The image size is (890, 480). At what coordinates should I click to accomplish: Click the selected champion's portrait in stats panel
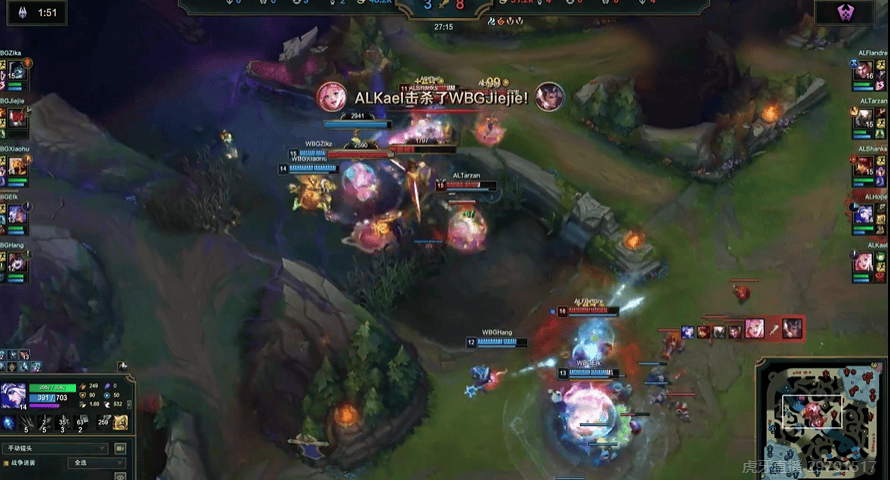14,396
